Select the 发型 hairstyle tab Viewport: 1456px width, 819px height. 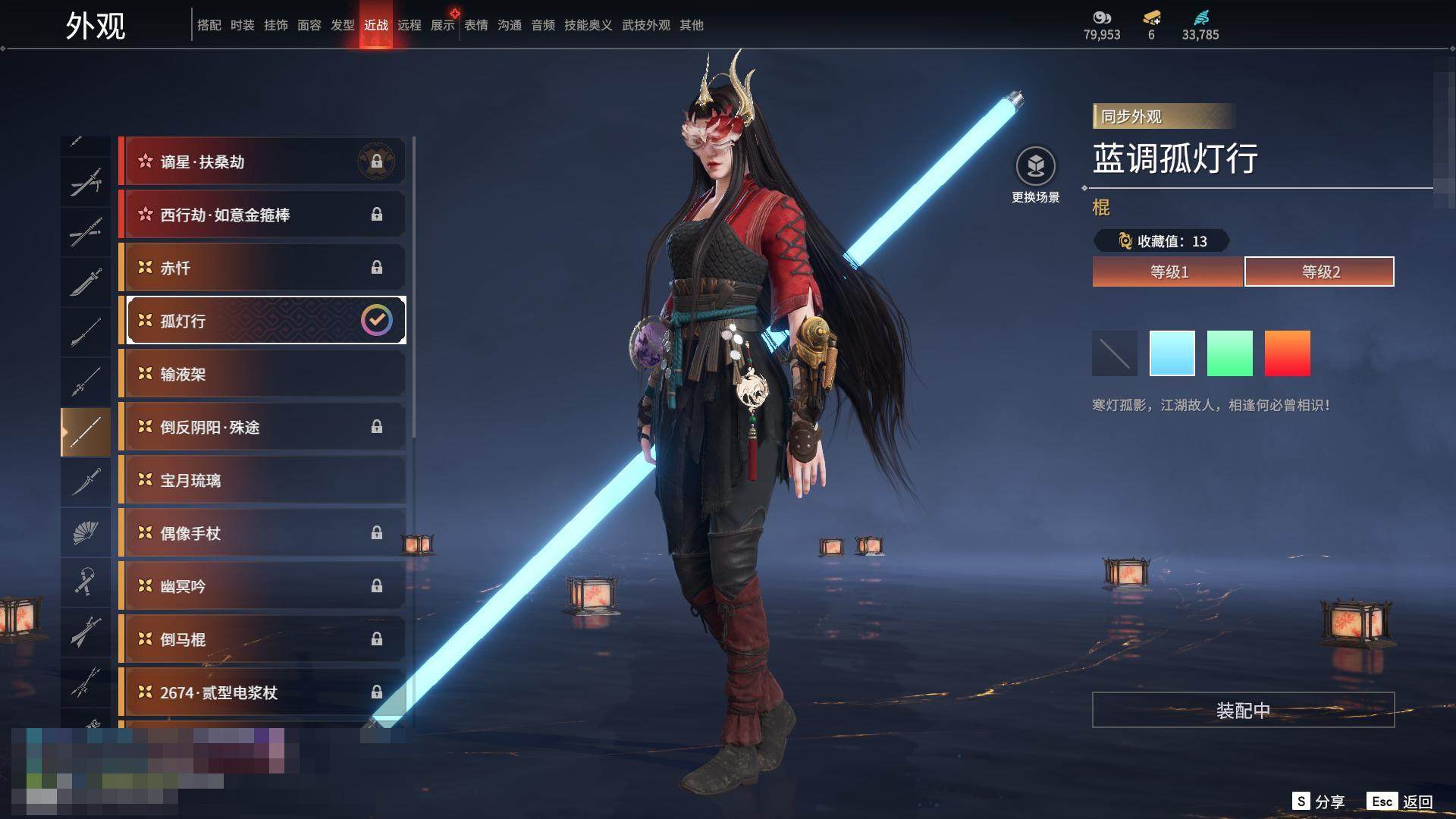pyautogui.click(x=343, y=25)
